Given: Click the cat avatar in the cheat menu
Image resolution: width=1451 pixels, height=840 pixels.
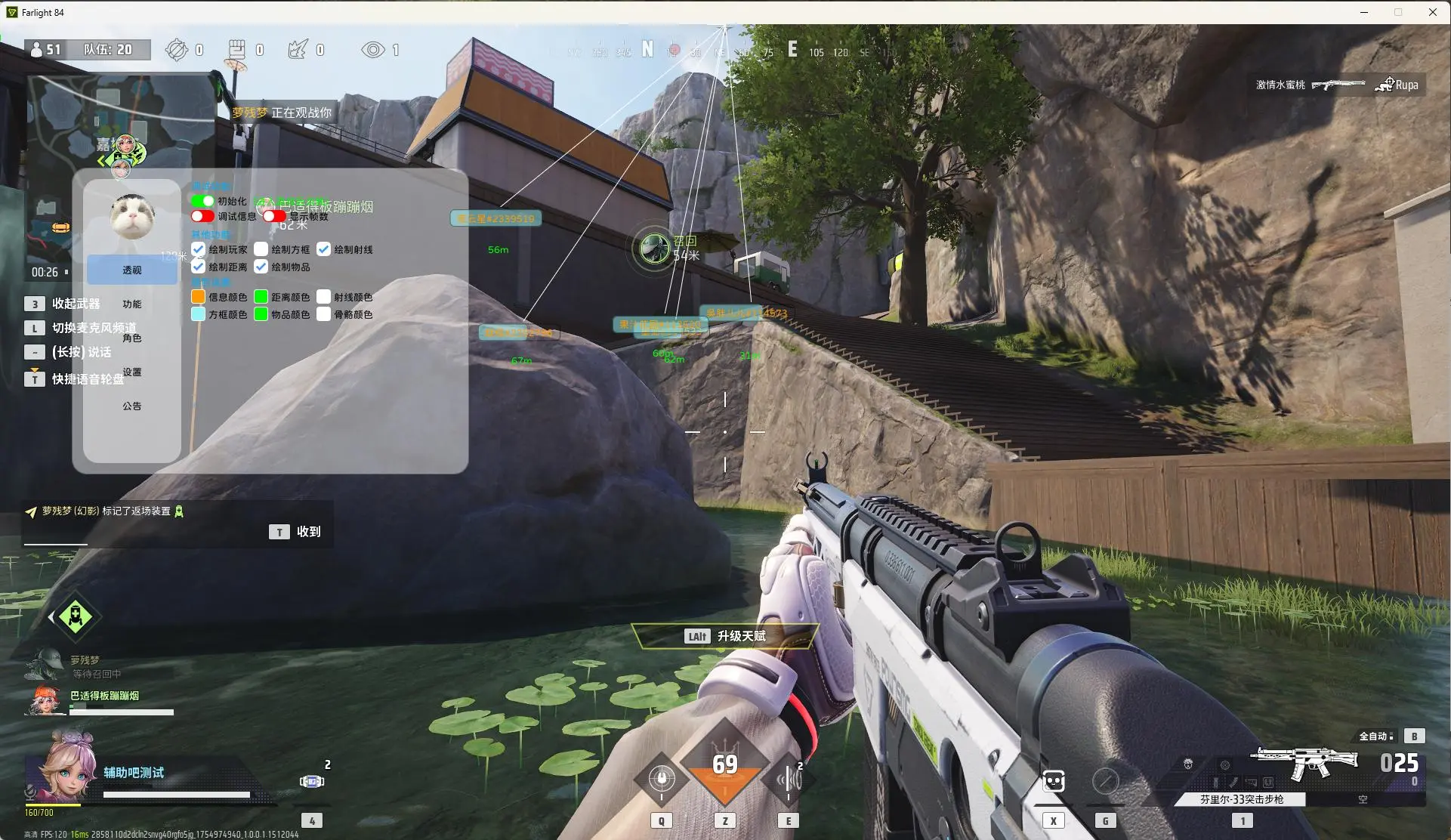Looking at the screenshot, I should tap(132, 215).
